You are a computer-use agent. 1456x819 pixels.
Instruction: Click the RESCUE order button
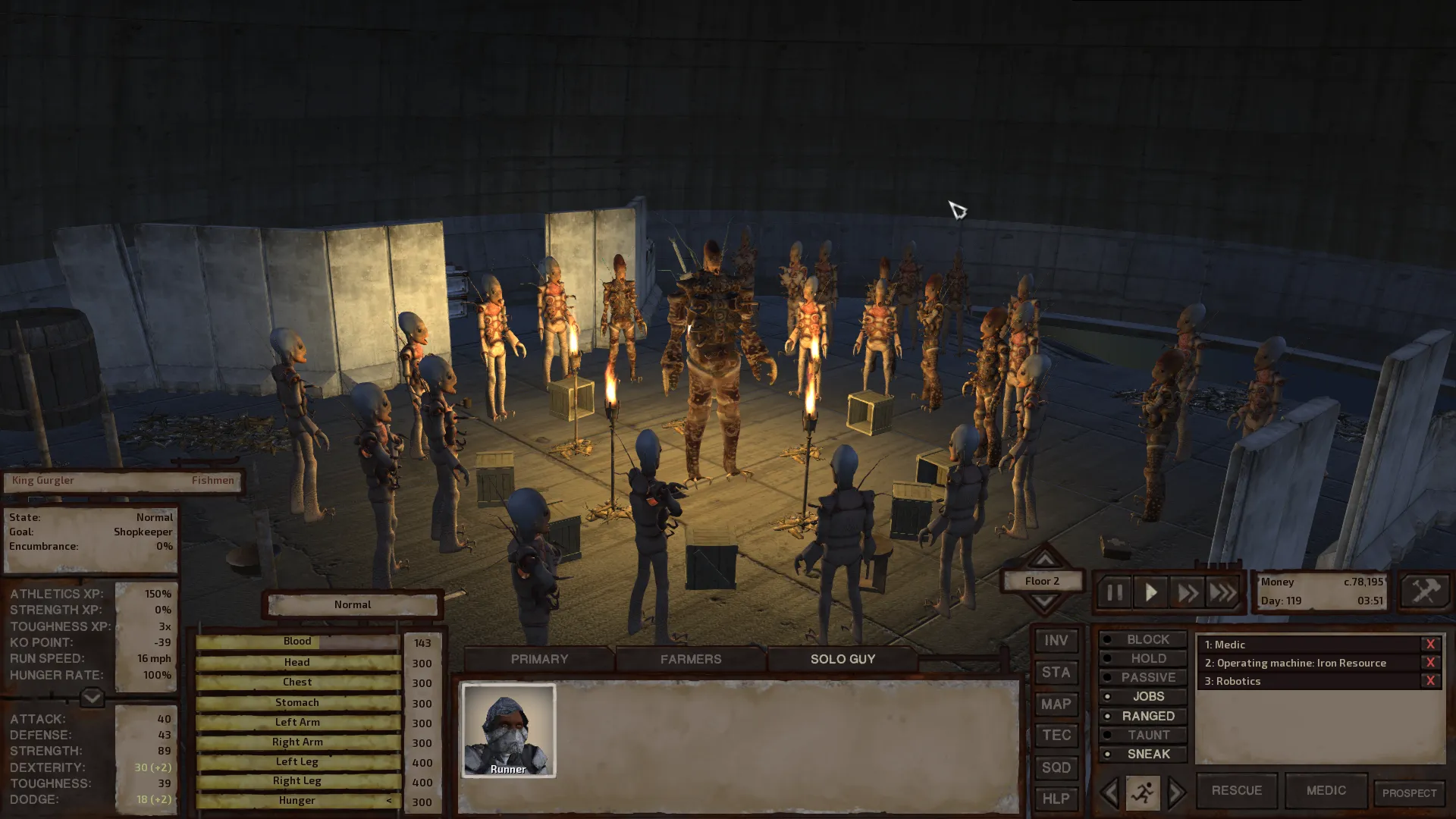(x=1236, y=790)
